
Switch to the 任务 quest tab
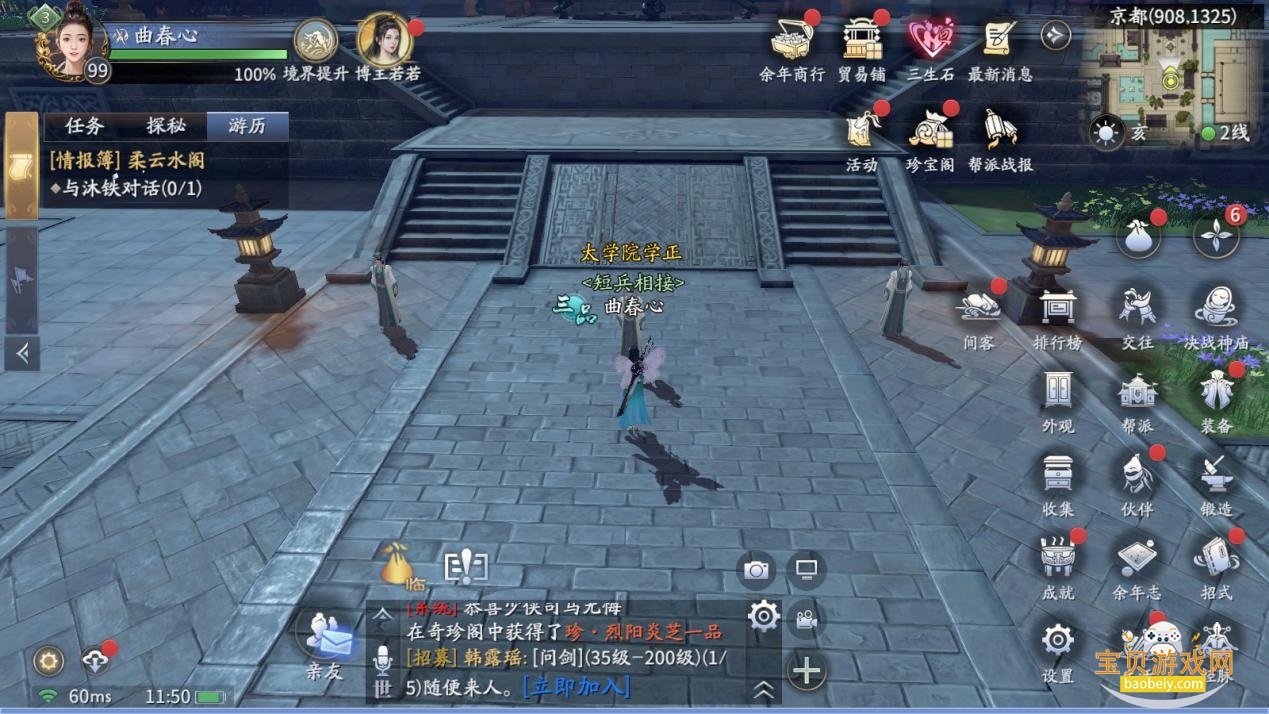tap(84, 126)
